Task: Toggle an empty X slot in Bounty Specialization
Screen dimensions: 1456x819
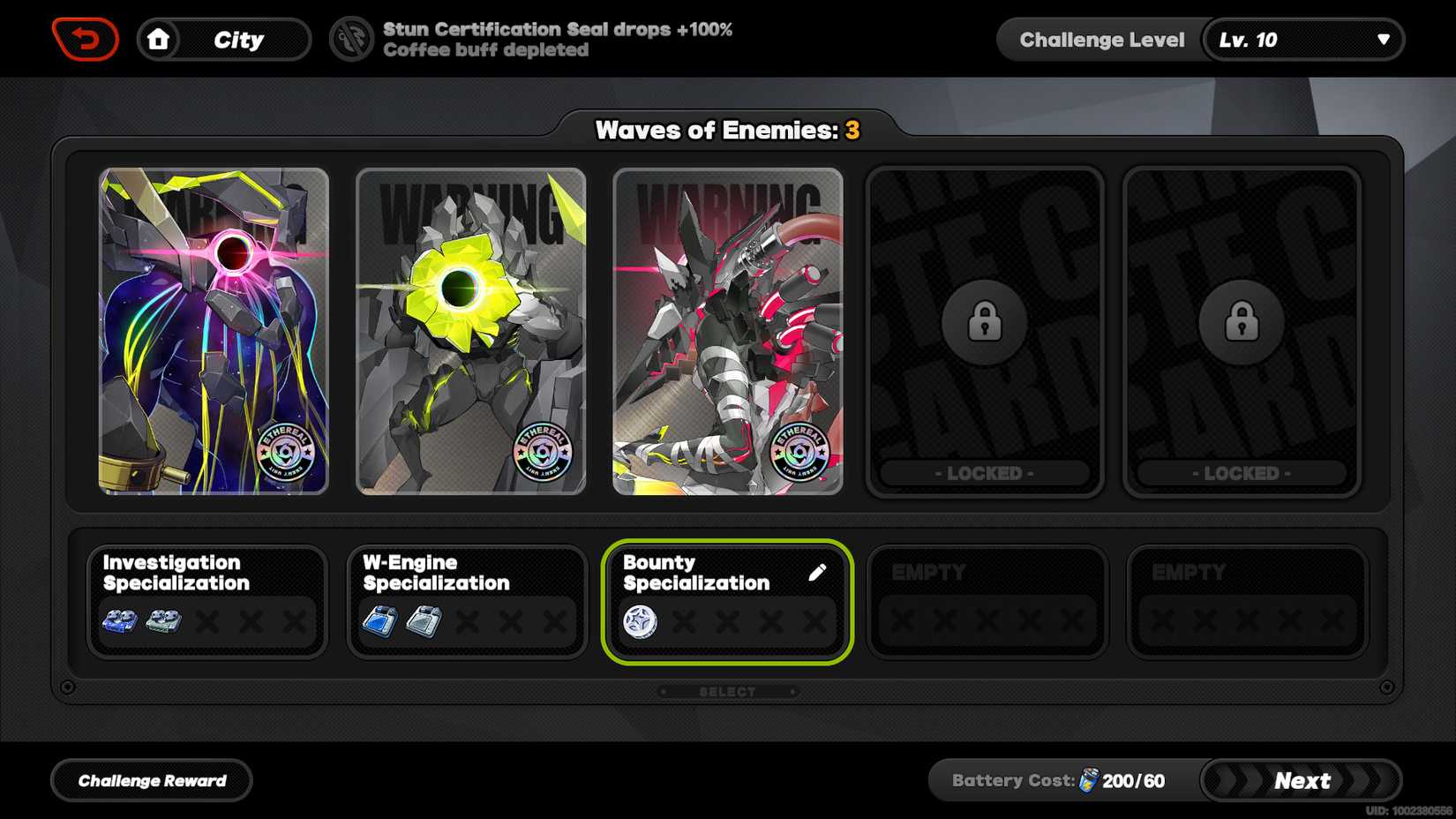Action: tap(684, 622)
